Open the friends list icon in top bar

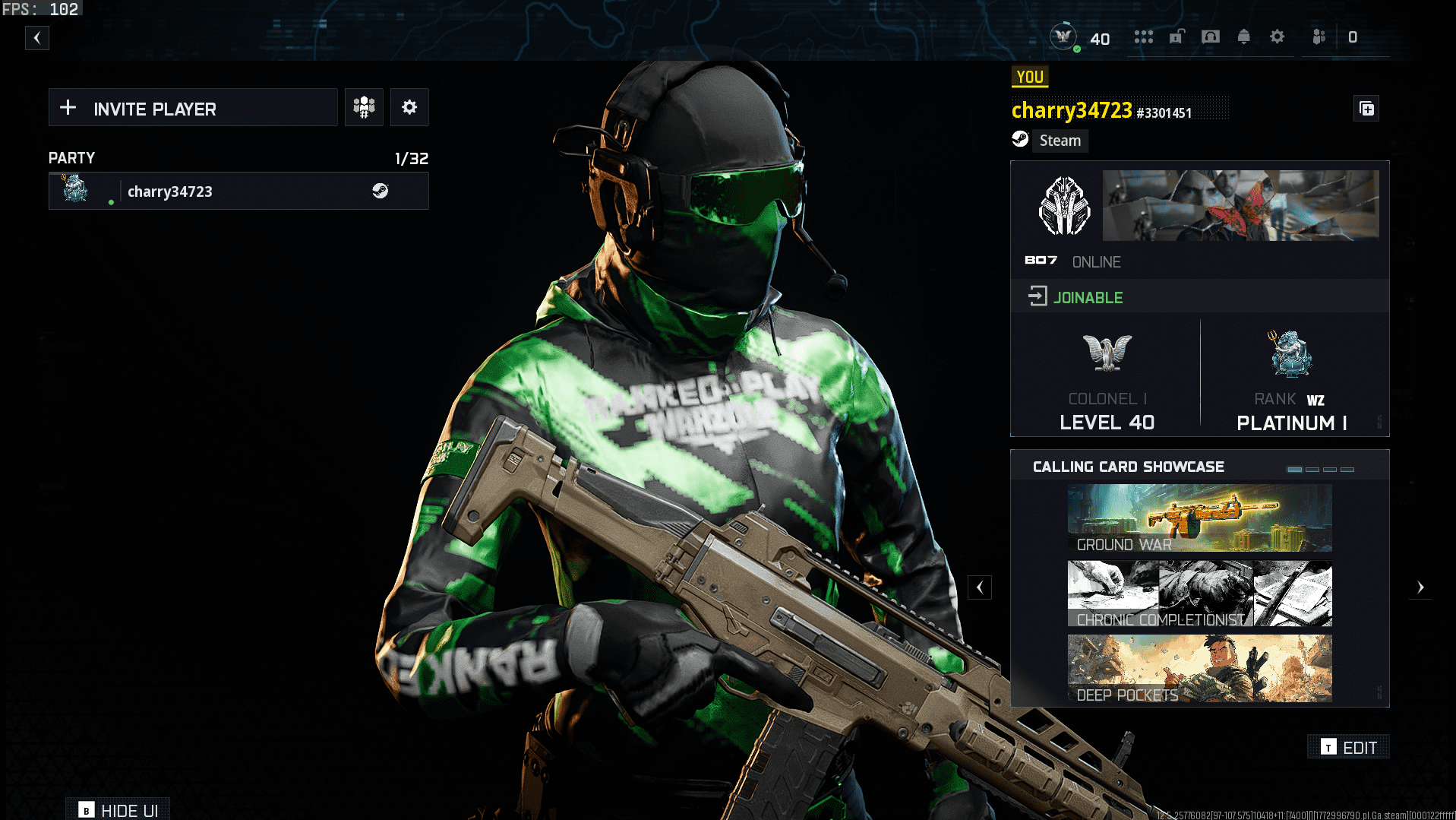click(1319, 37)
